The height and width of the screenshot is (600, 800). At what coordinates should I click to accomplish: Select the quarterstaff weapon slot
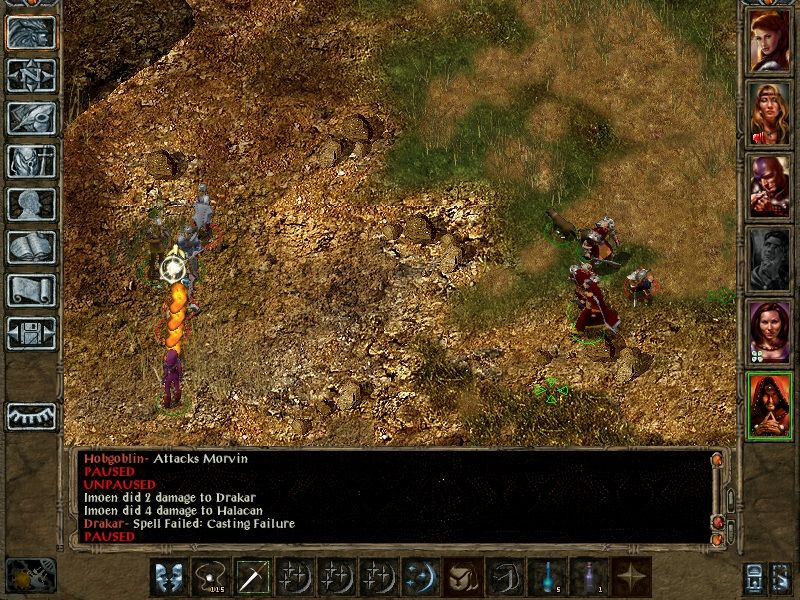tap(252, 578)
